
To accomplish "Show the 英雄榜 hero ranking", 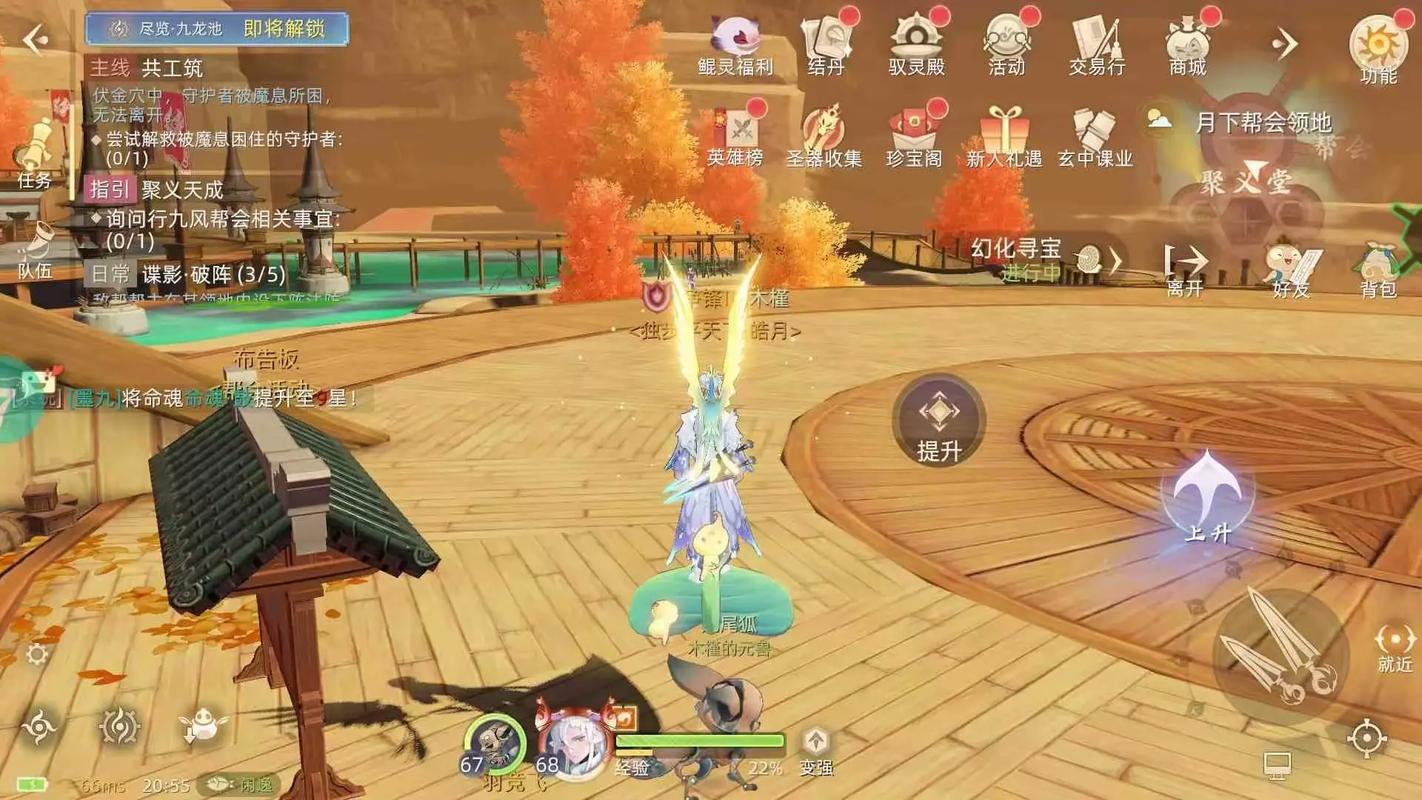I will tap(735, 137).
